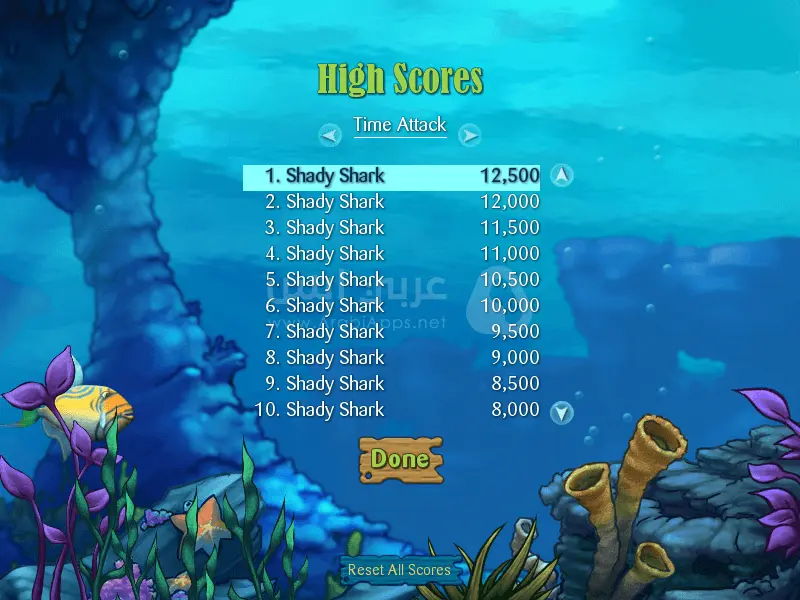Click the scroll-down arrow beside the score list

[562, 411]
